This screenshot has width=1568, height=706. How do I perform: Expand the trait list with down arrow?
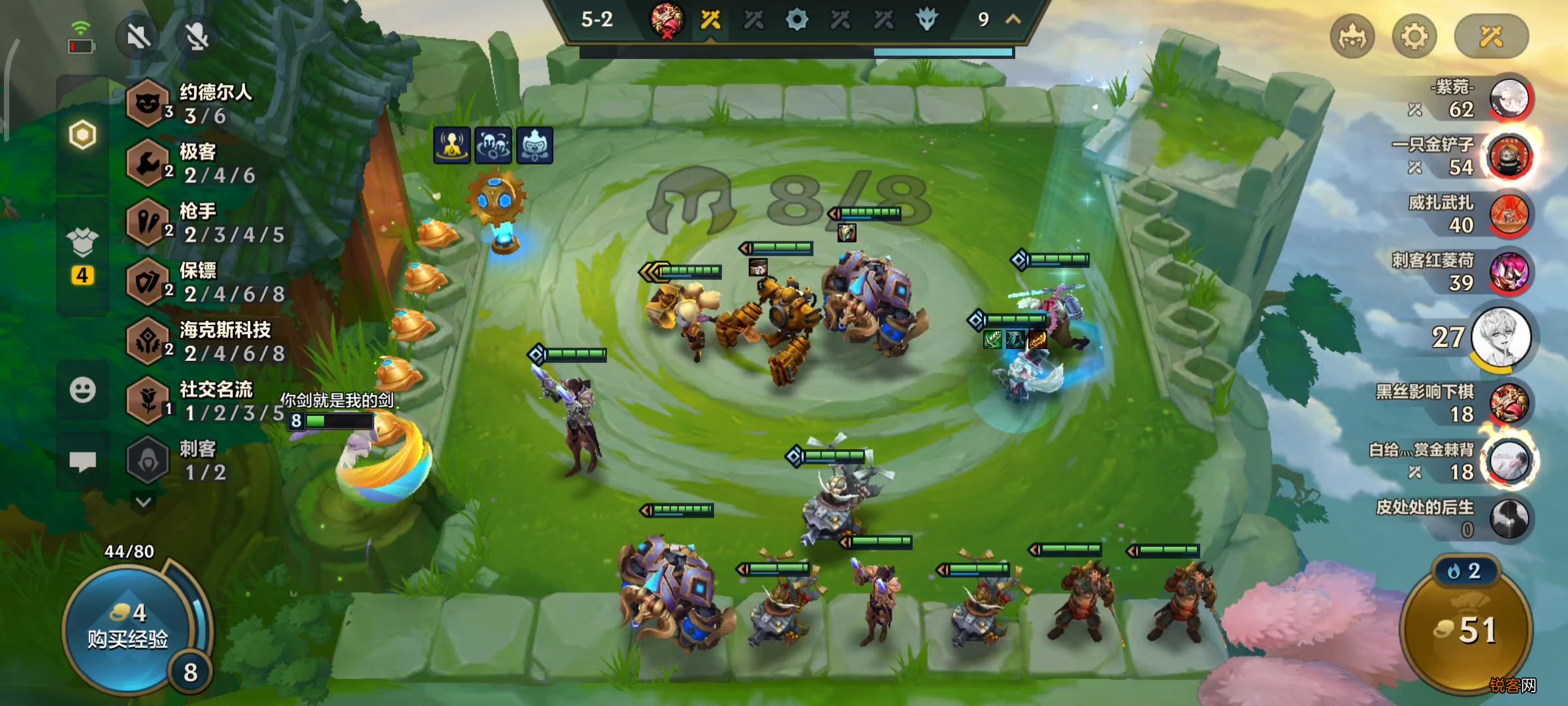tap(144, 502)
